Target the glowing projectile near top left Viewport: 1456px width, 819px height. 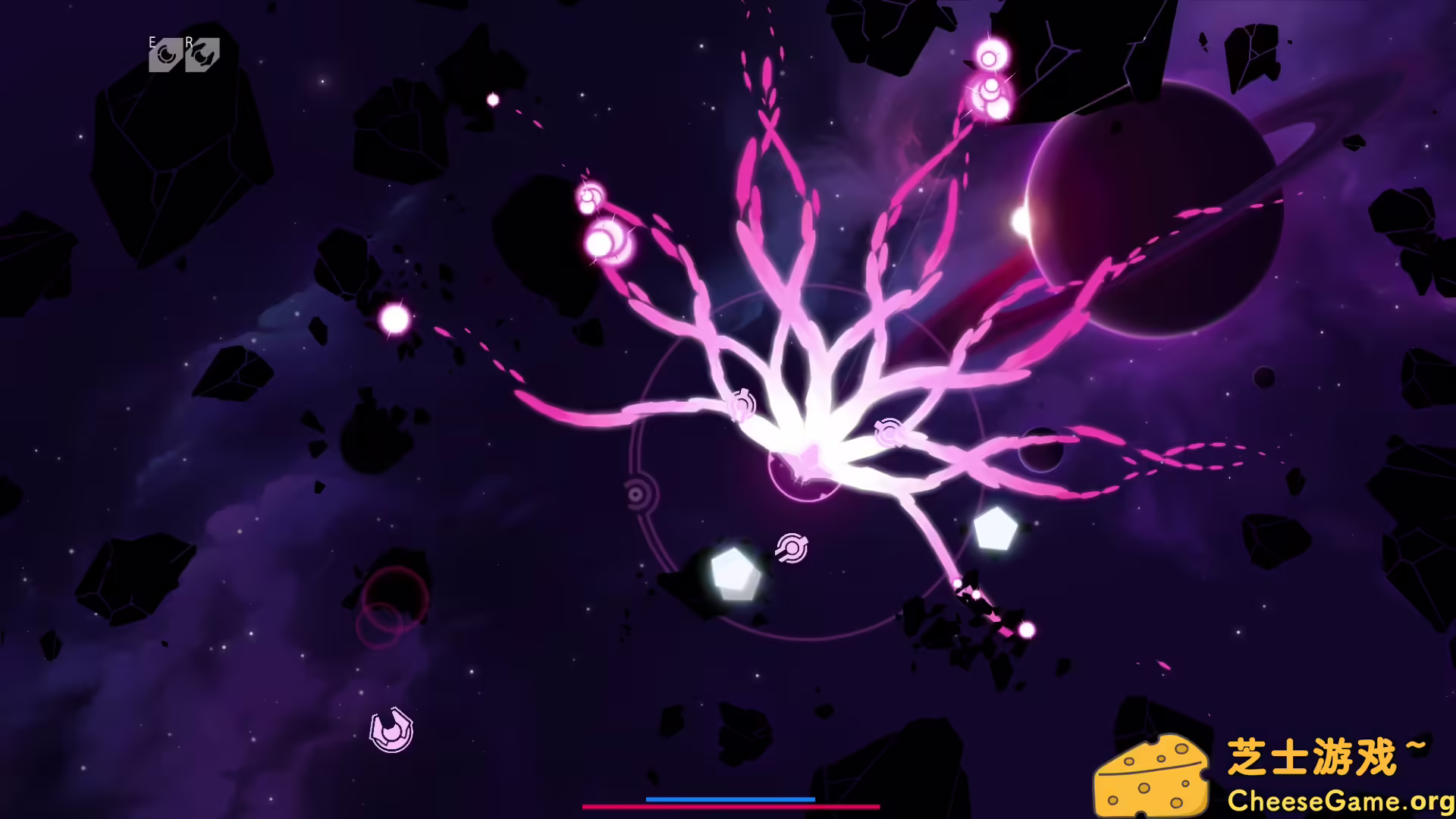point(491,98)
